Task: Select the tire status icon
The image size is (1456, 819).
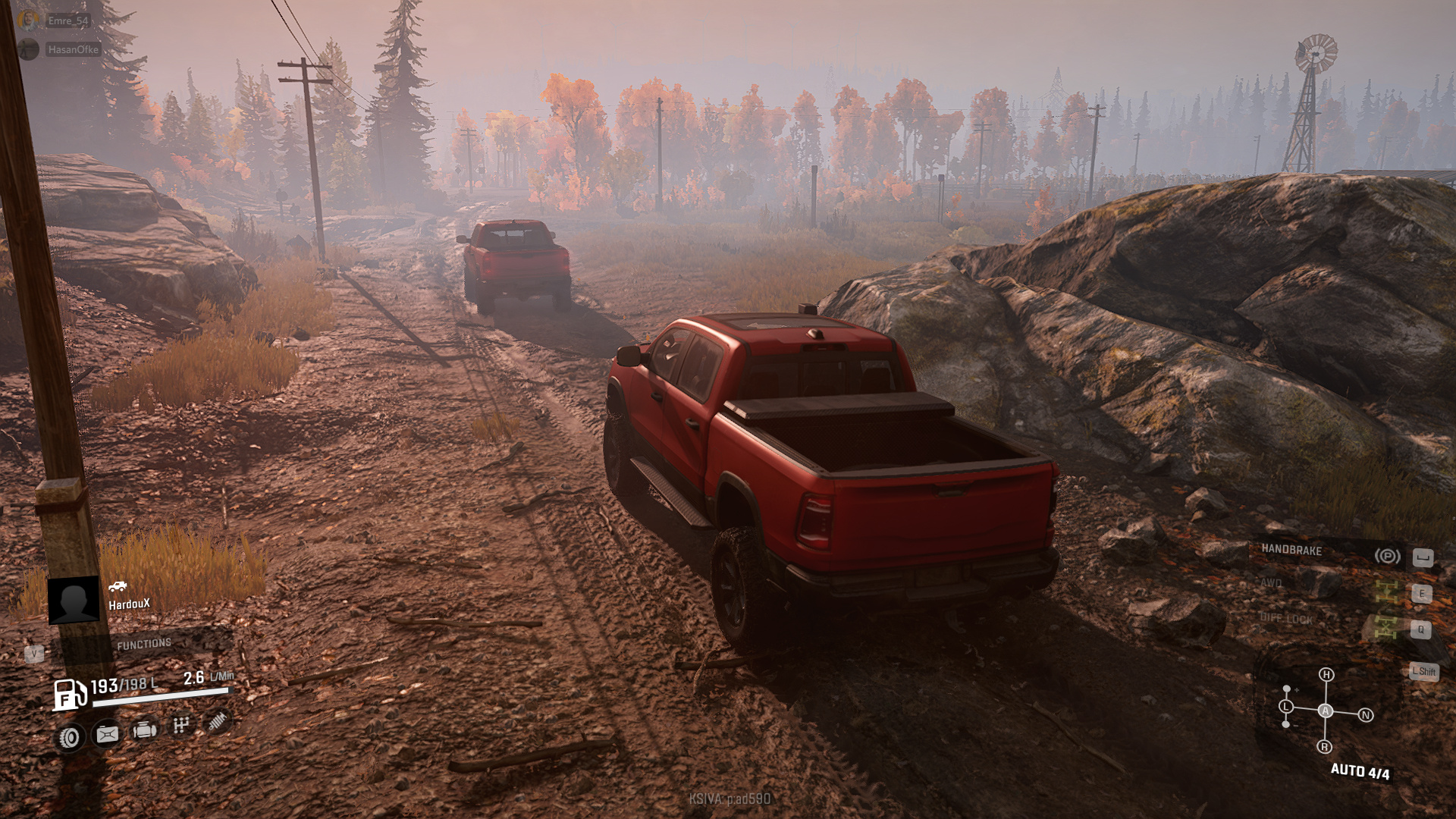Action: (x=70, y=737)
